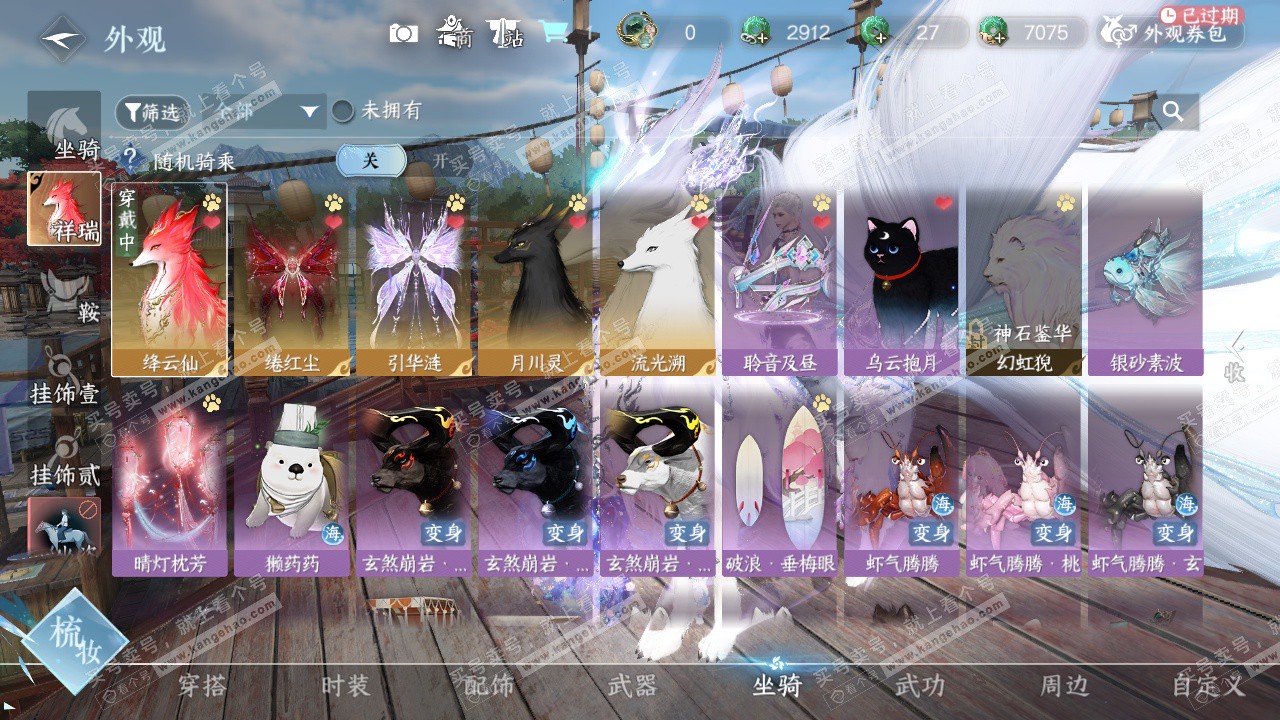Select the 挂饰壹 category

point(65,376)
